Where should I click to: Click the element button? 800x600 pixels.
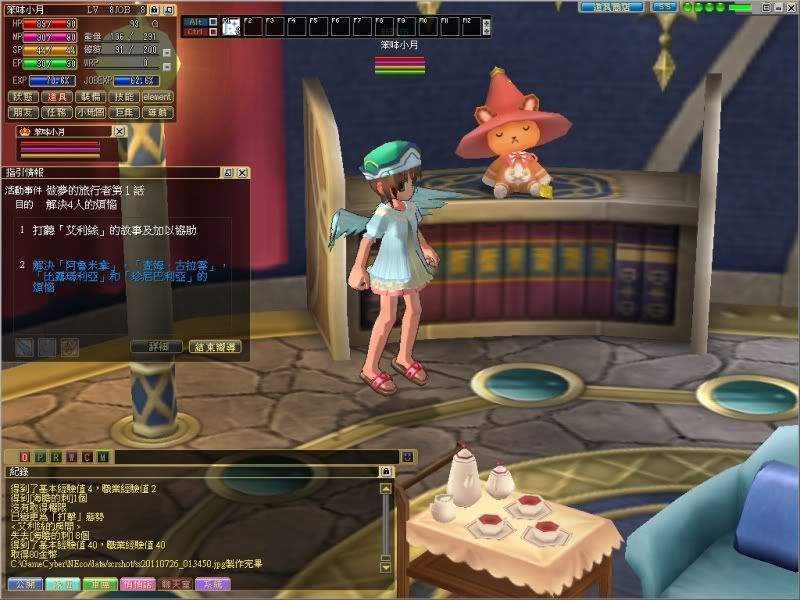point(157,97)
